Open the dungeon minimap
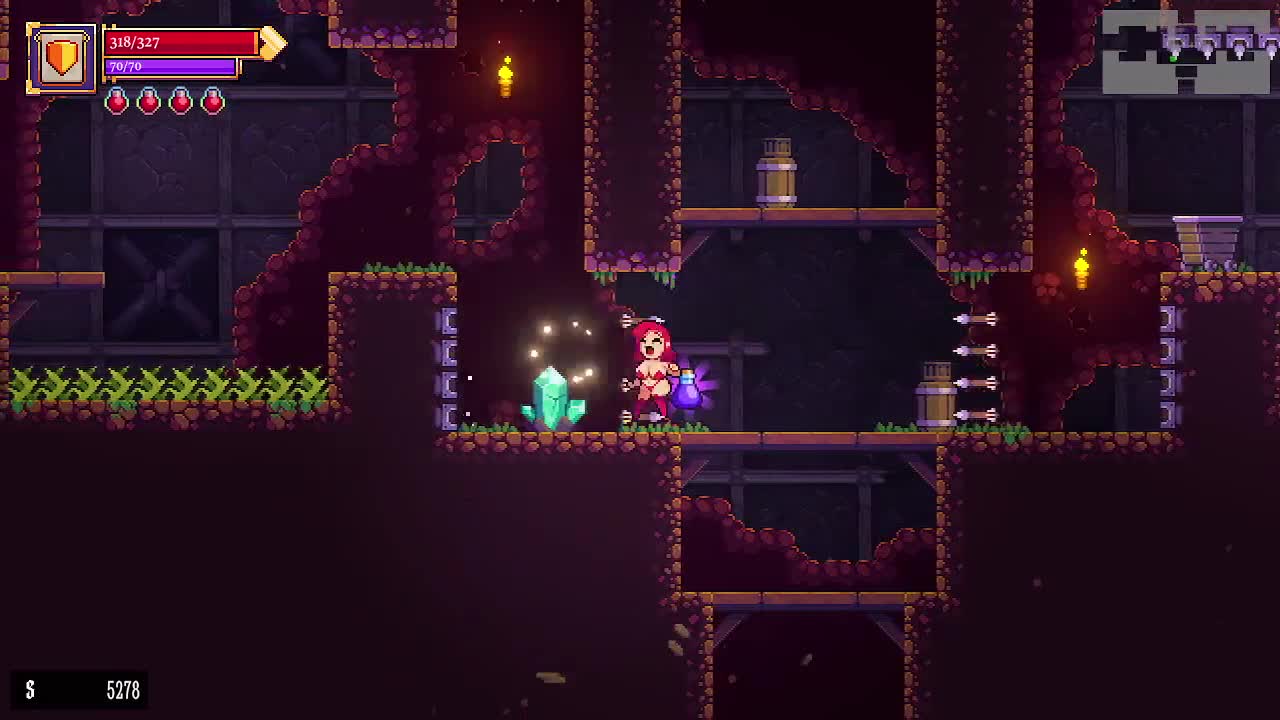This screenshot has height=720, width=1280. 1188,51
